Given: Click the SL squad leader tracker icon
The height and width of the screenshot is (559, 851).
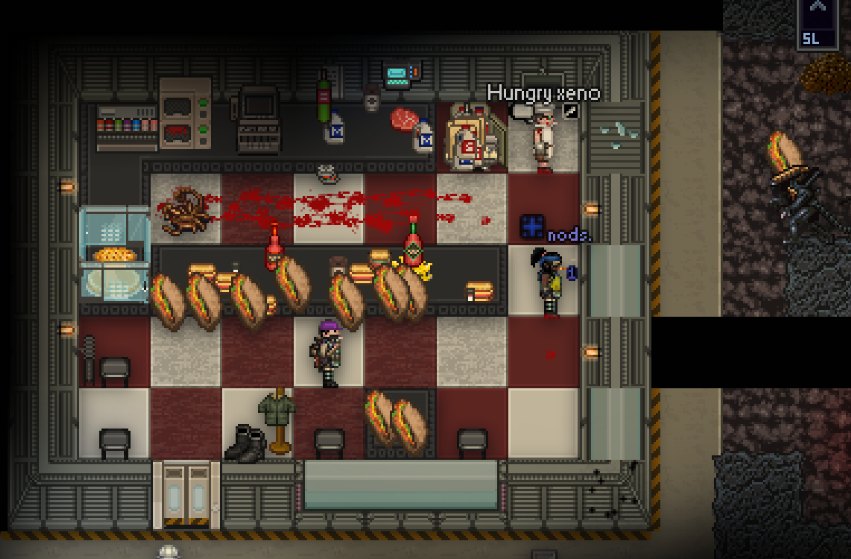Looking at the screenshot, I should (817, 23).
